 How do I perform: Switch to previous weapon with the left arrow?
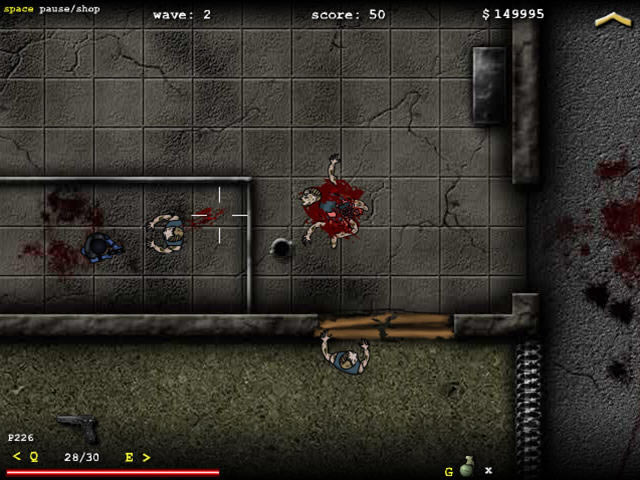pyautogui.click(x=16, y=457)
